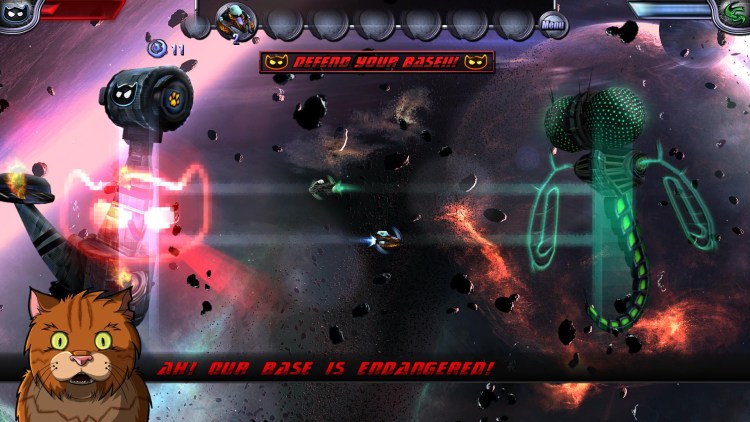The width and height of the screenshot is (750, 422).
Task: Select the spaceship unit slot in top bar
Action: coord(237,21)
